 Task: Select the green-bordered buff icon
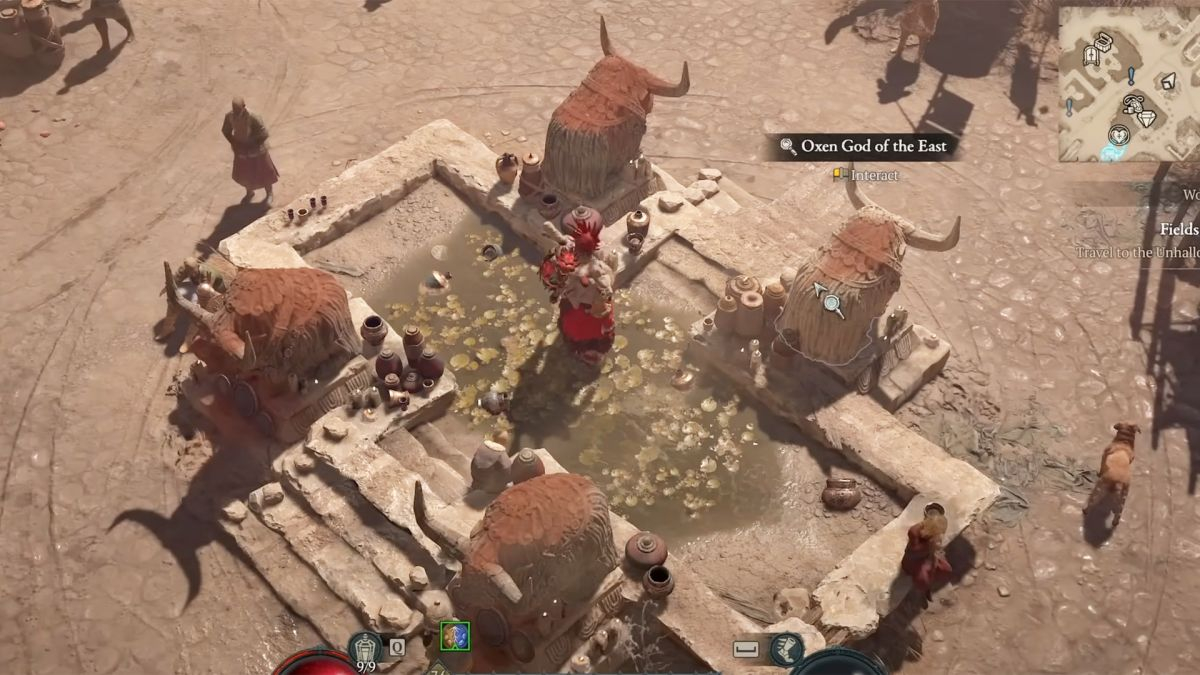455,636
